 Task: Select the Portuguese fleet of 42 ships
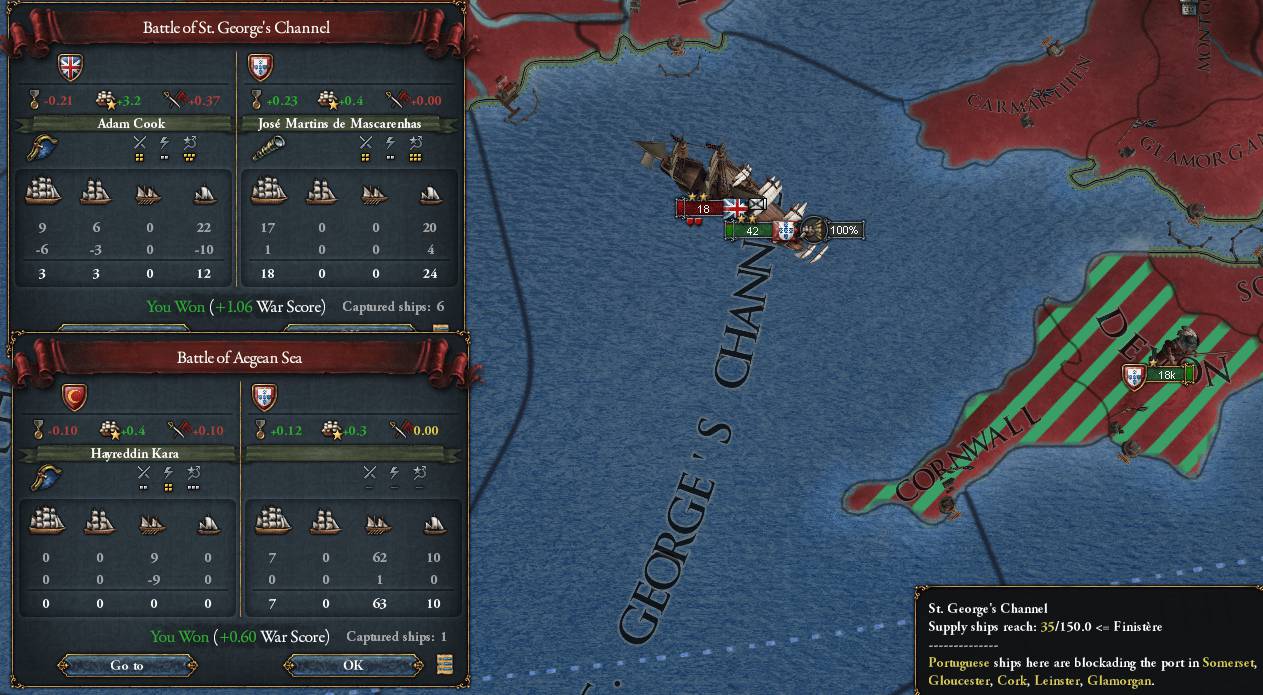pyautogui.click(x=752, y=231)
